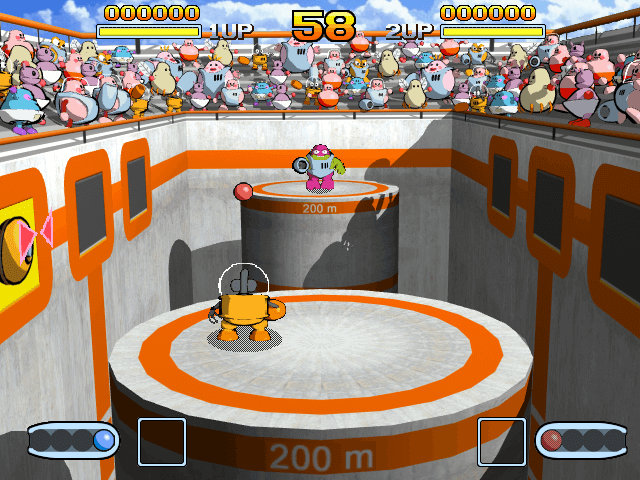Select the red ball ammo capsule

581,440
